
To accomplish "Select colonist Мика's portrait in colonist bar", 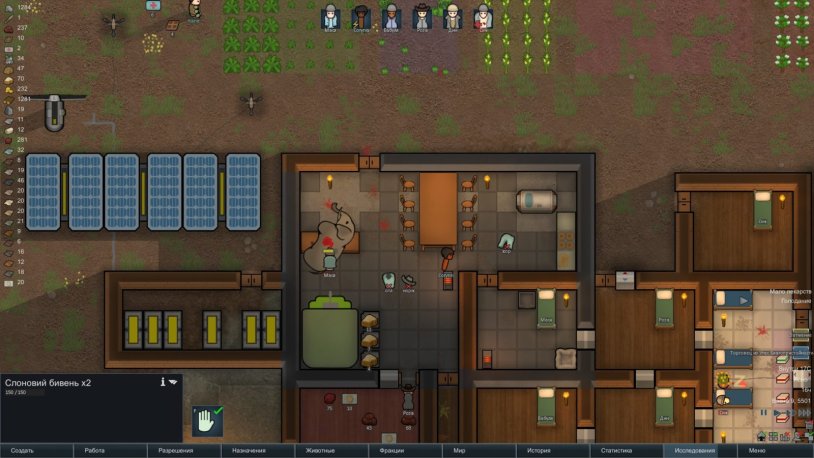I will [331, 17].
